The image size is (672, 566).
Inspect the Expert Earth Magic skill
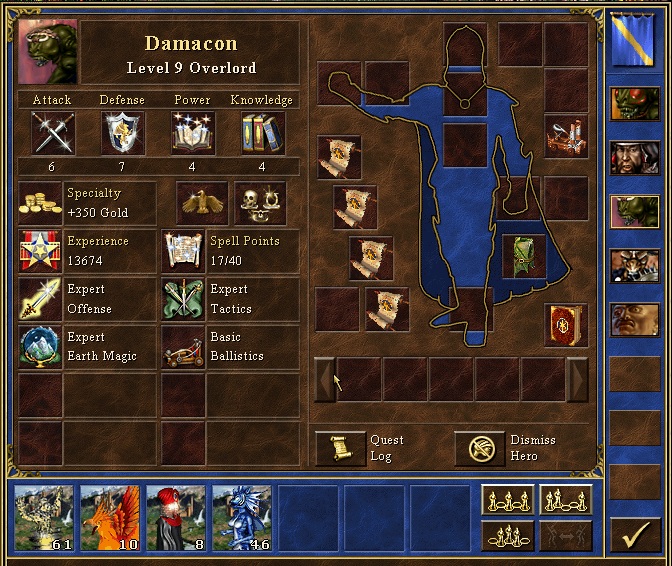pos(40,347)
